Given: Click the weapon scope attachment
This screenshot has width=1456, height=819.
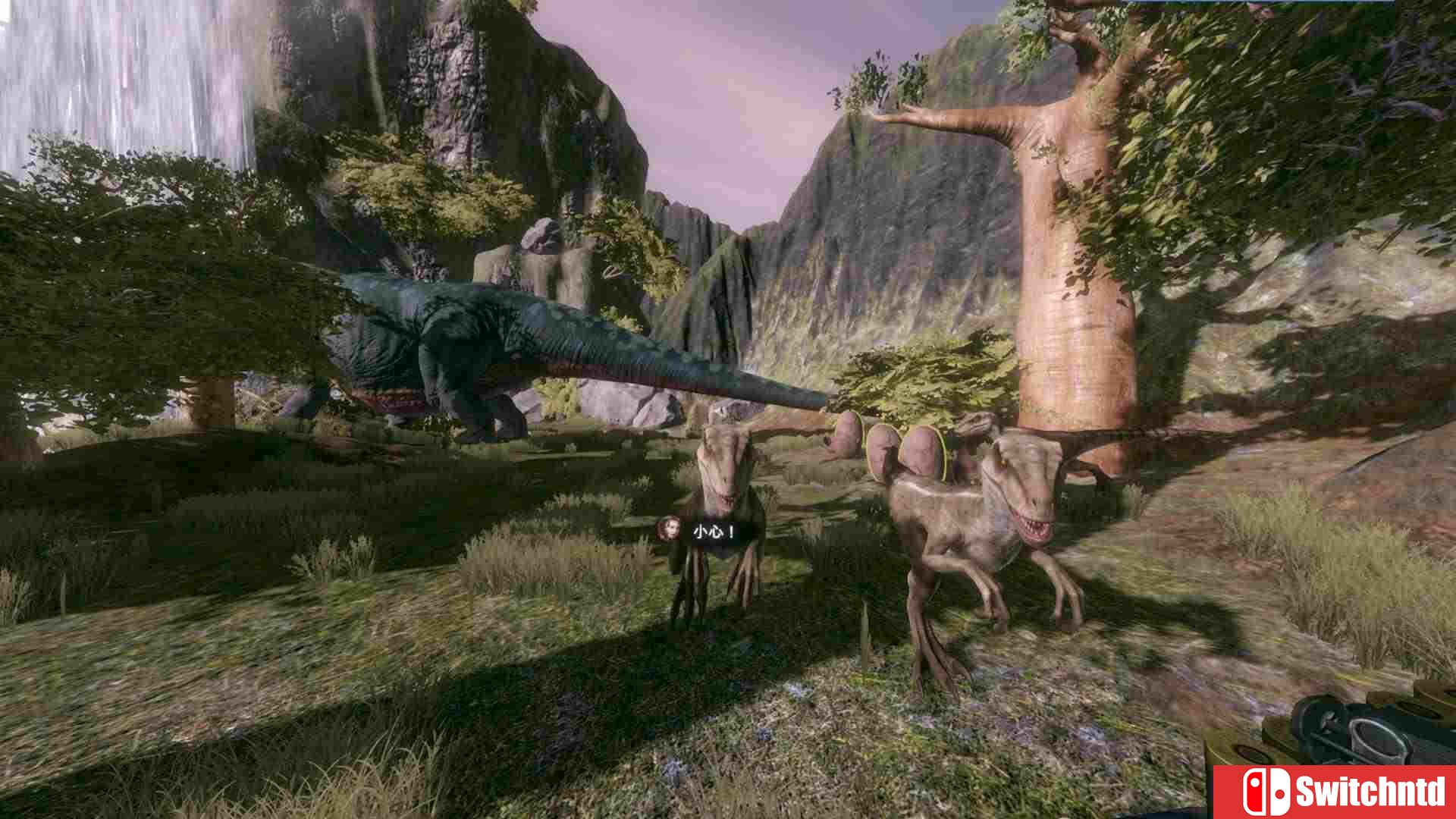Looking at the screenshot, I should click(1378, 737).
